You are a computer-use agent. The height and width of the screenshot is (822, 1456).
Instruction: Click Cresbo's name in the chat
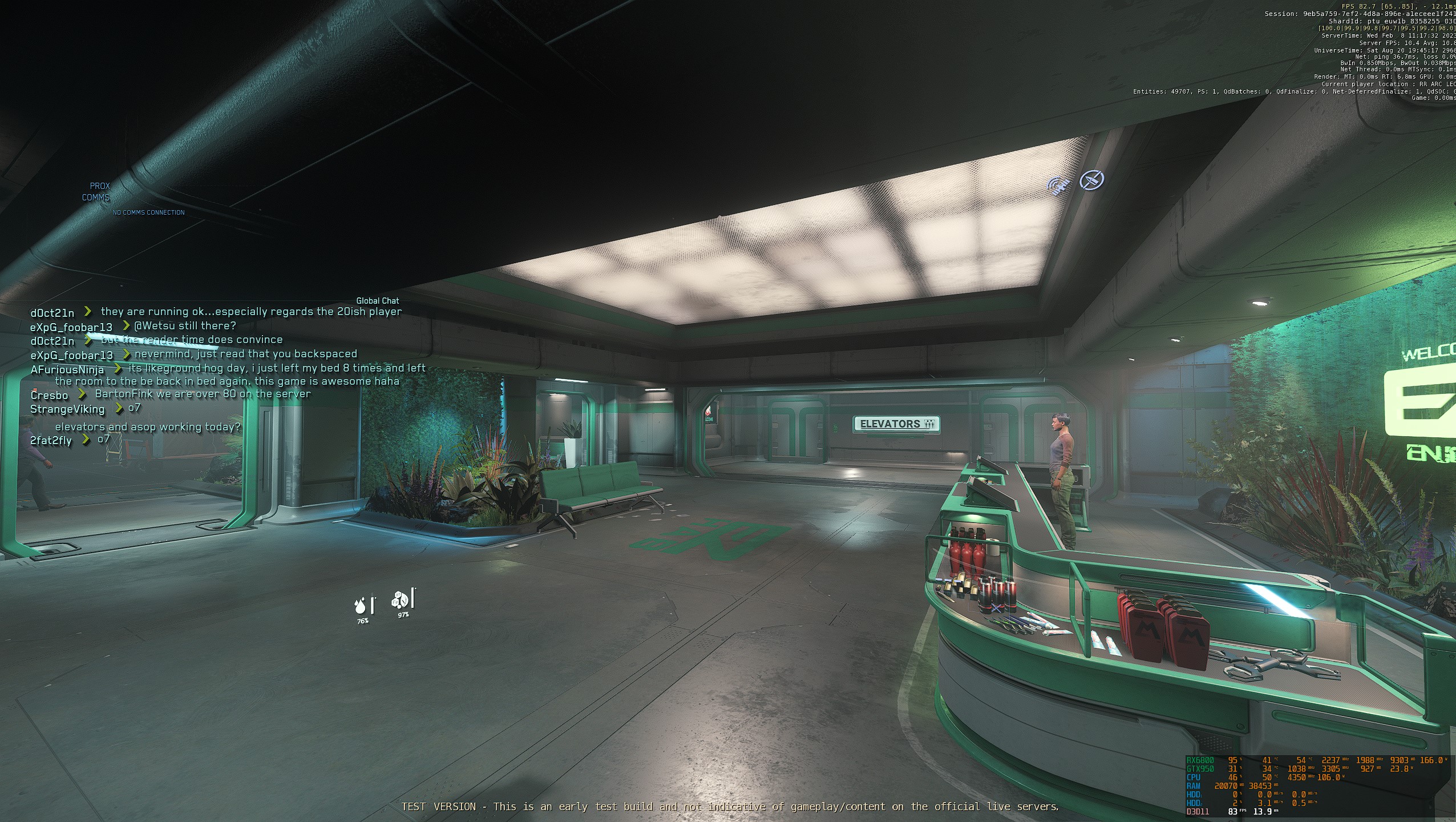49,395
